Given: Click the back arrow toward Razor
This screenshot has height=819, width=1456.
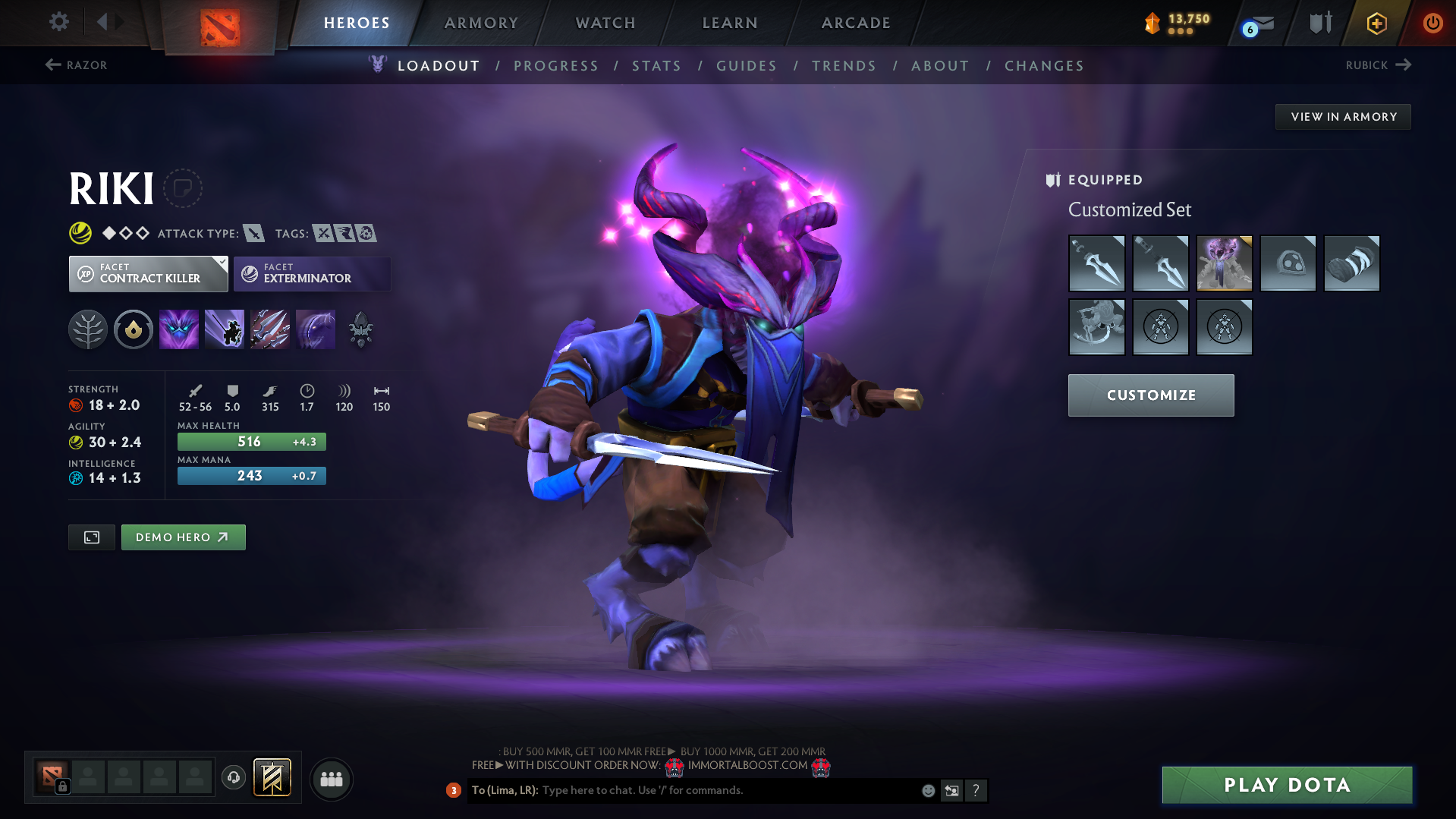Looking at the screenshot, I should [x=52, y=65].
